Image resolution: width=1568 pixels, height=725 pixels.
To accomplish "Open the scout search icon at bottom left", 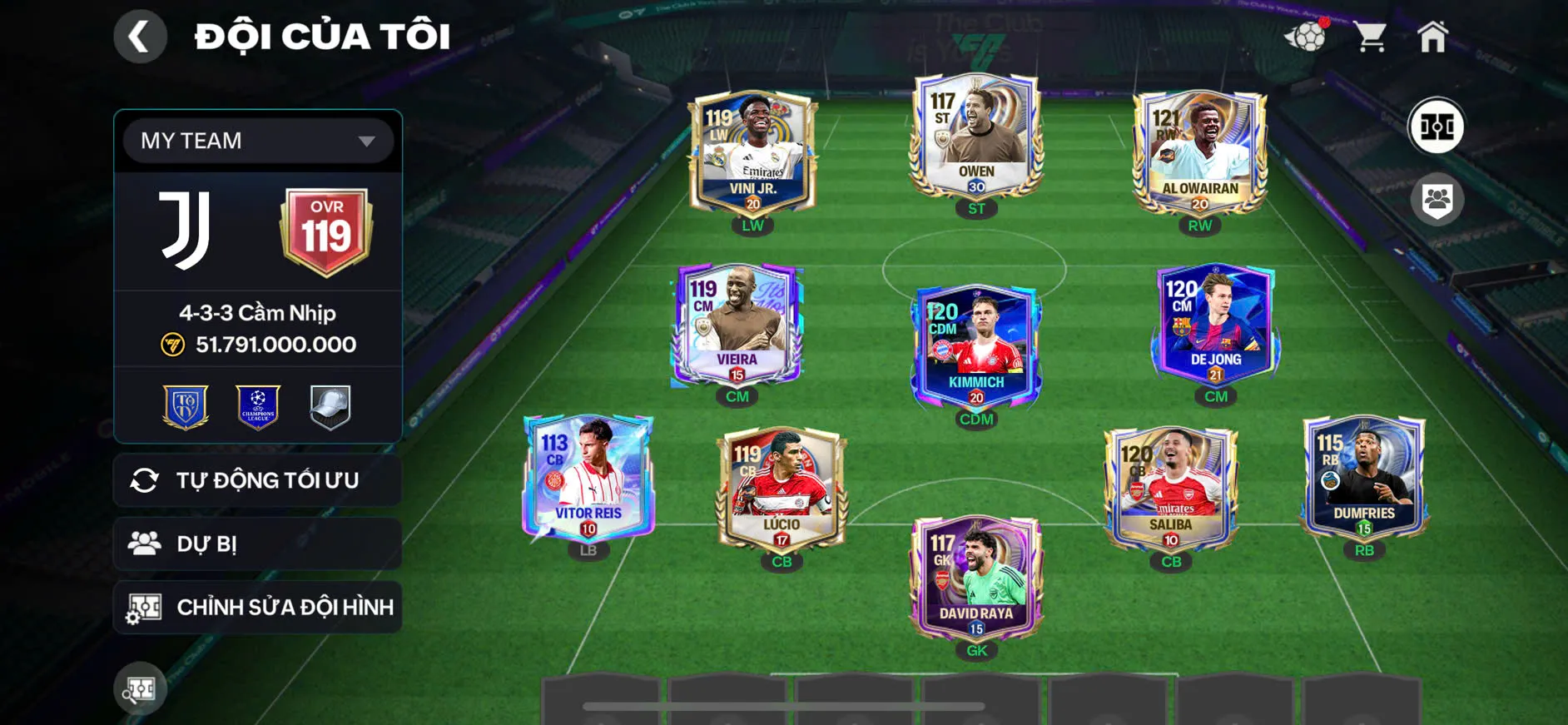I will point(140,689).
